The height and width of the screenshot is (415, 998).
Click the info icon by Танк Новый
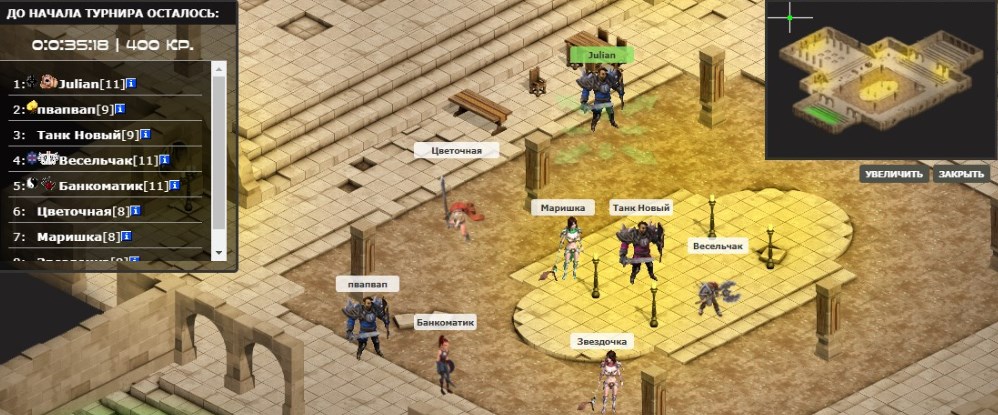click(145, 134)
